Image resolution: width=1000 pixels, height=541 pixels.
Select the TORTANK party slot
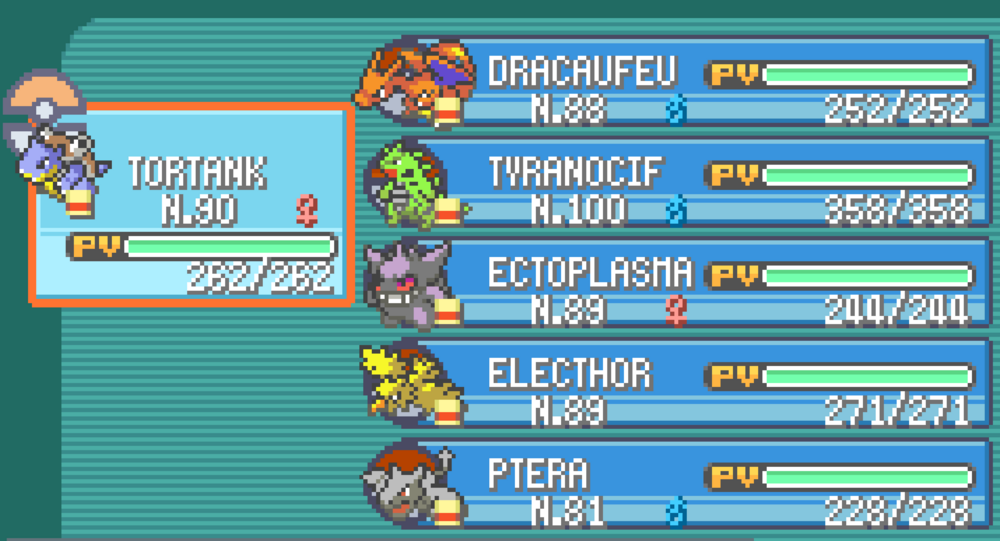192,203
